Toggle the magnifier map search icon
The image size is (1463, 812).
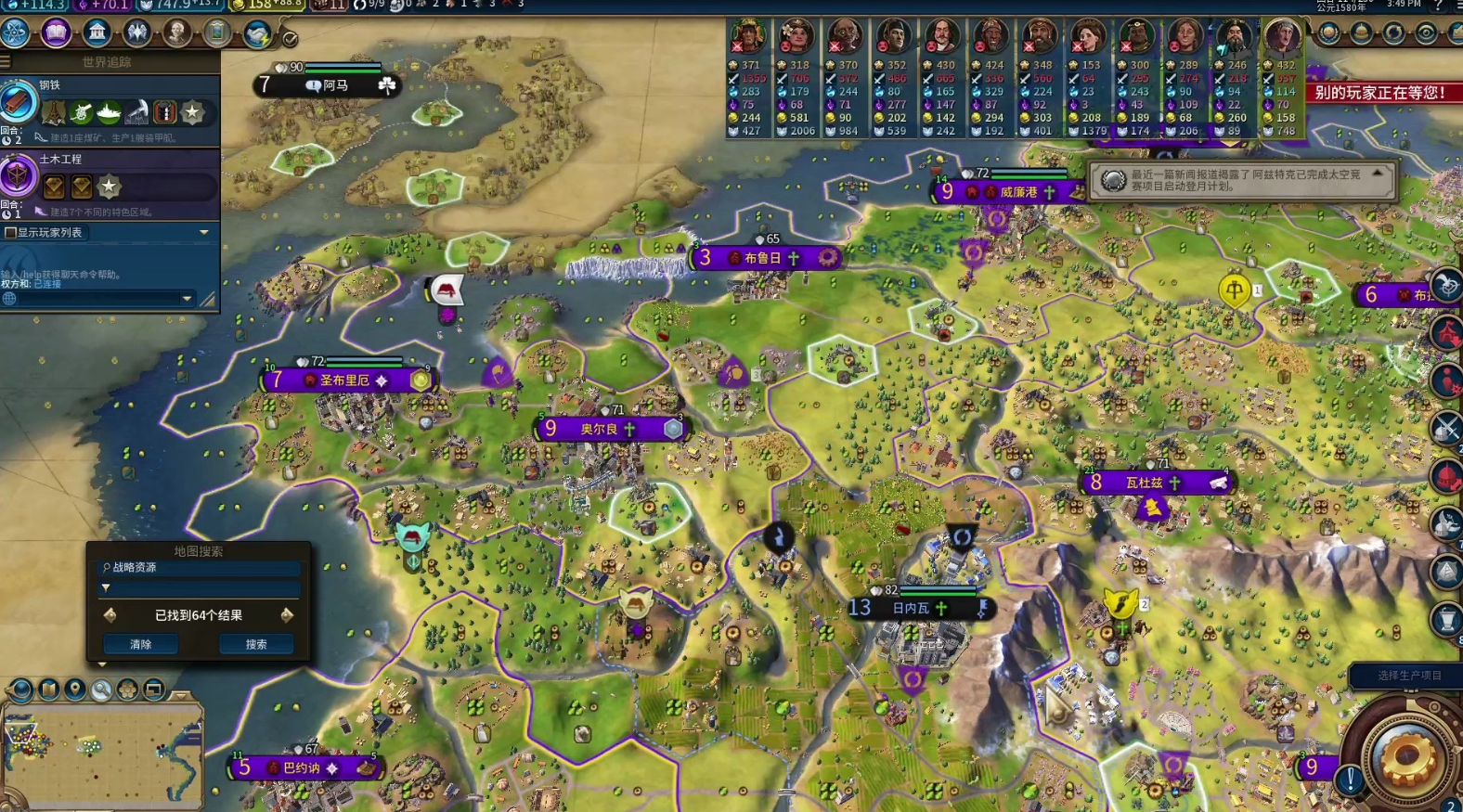100,690
